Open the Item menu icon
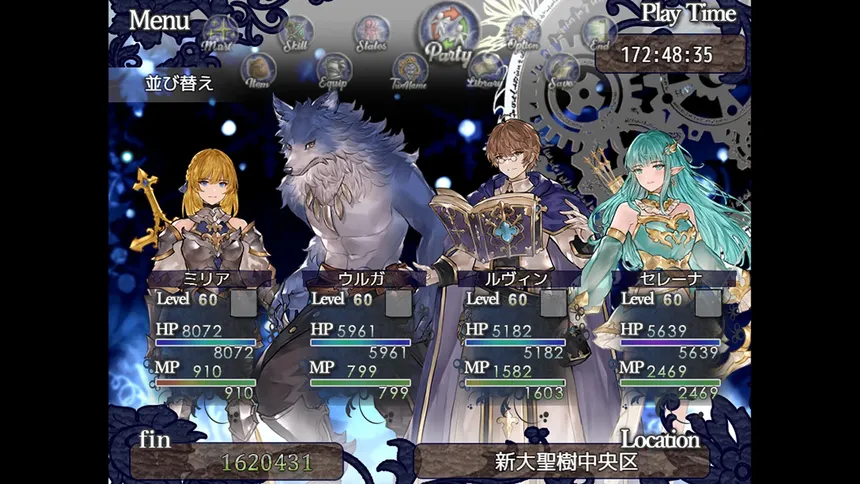The width and height of the screenshot is (860, 484). [258, 70]
